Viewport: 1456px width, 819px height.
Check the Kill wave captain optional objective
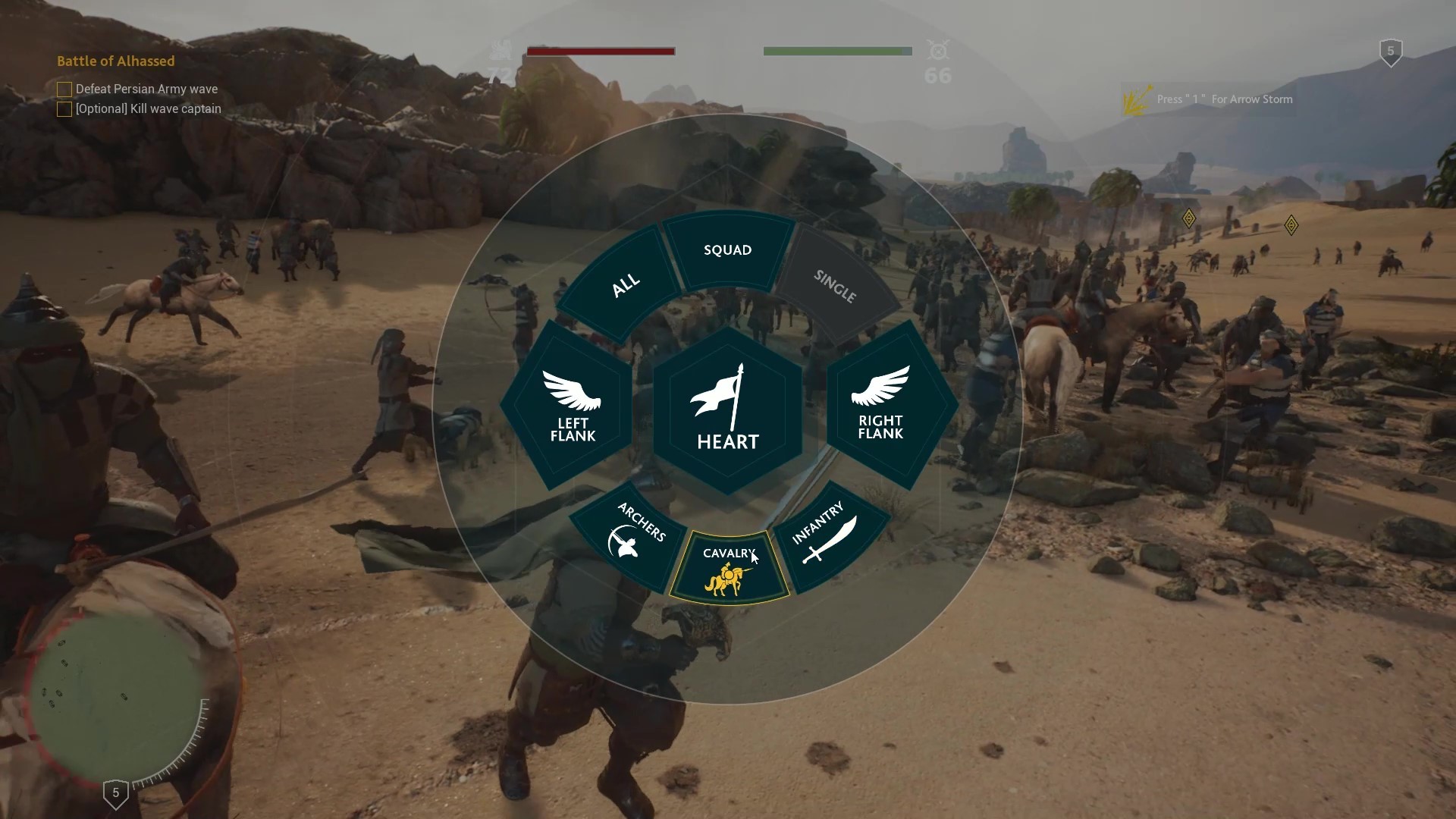(64, 108)
